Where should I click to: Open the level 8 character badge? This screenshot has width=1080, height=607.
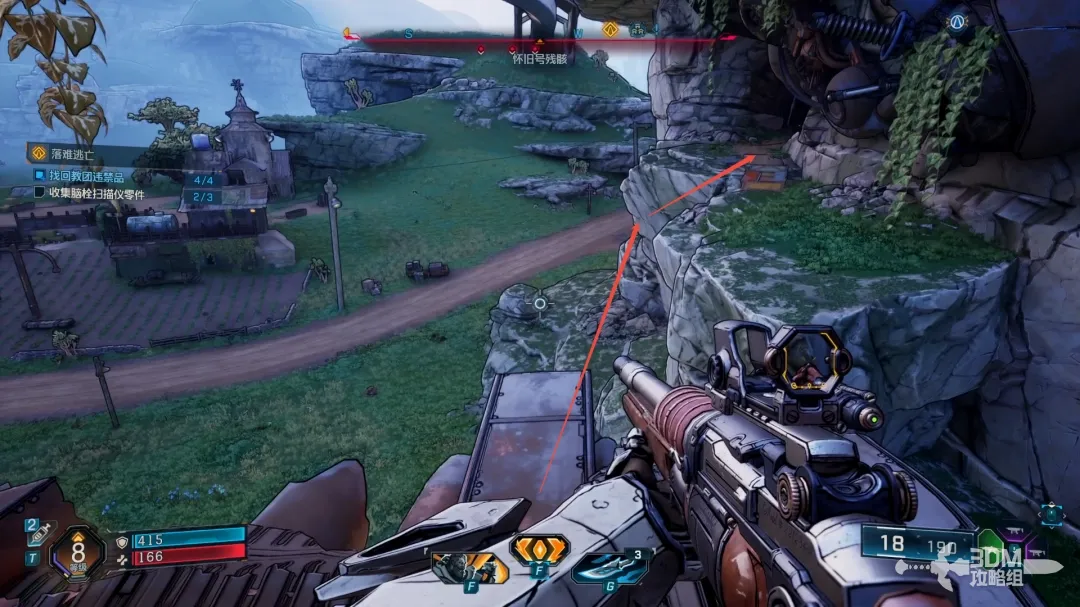click(x=76, y=552)
